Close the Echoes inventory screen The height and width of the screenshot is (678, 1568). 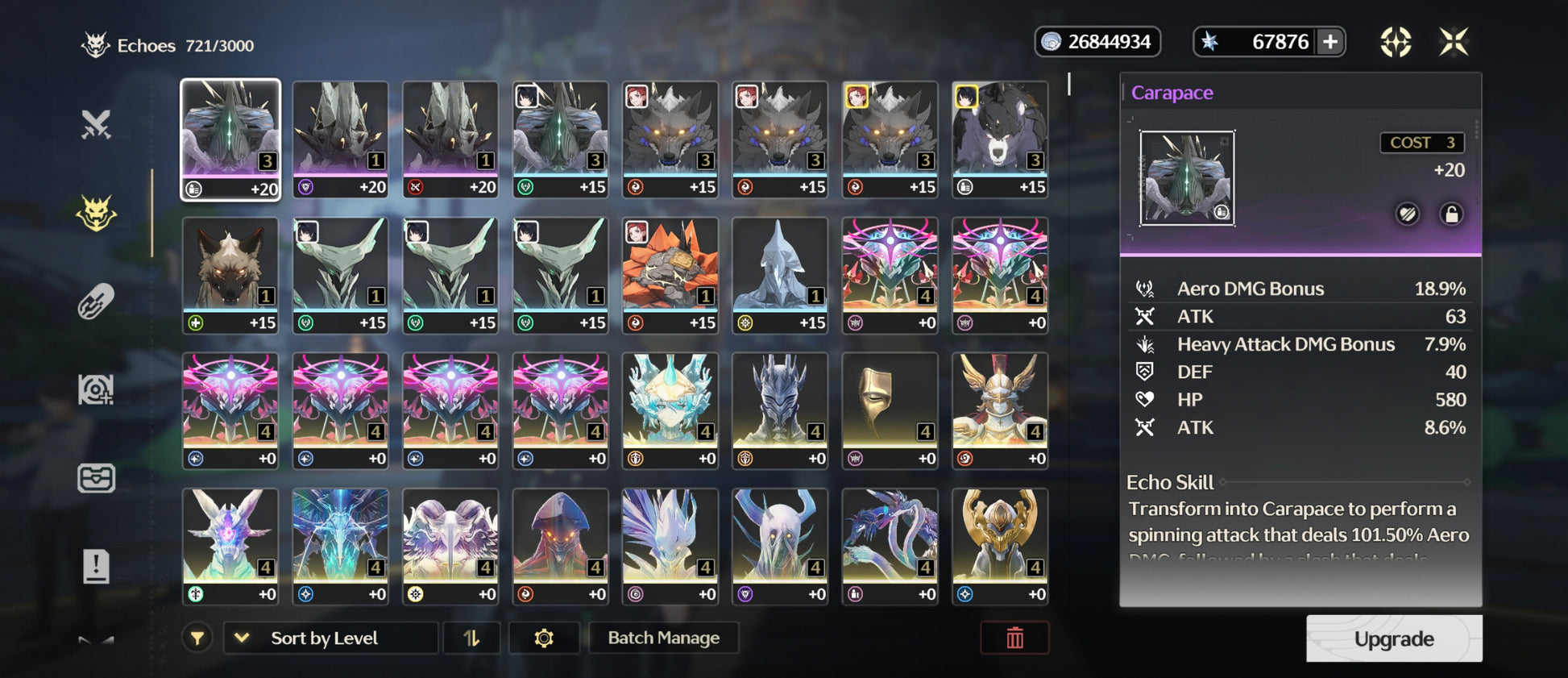tap(1454, 42)
